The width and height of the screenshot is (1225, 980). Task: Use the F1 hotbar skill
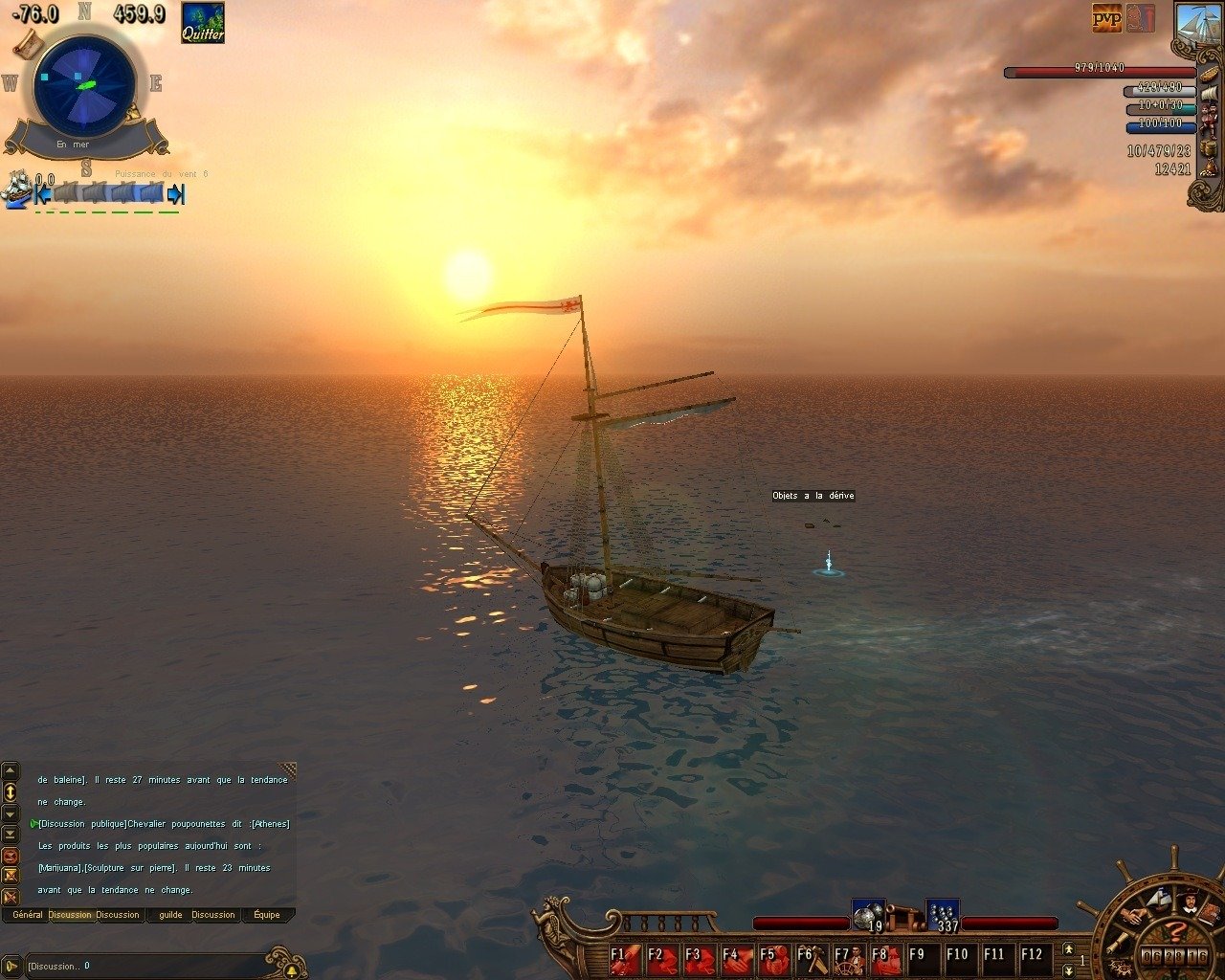[x=626, y=957]
